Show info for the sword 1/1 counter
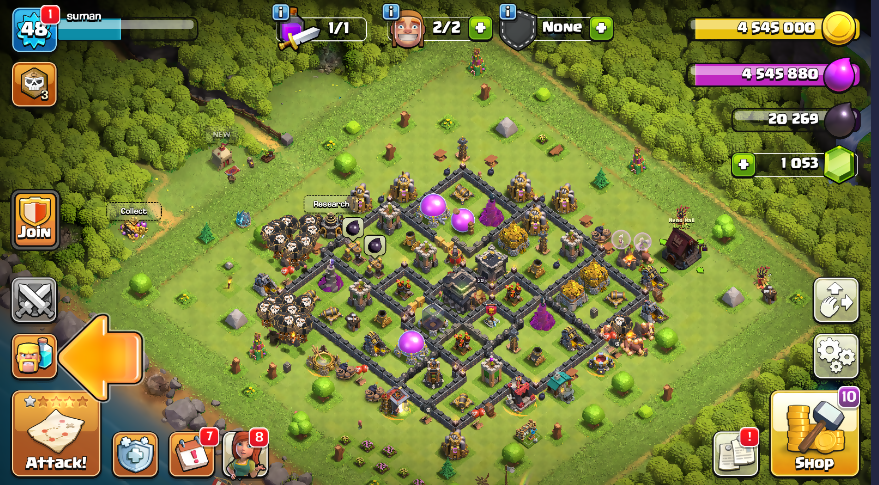 coord(281,13)
